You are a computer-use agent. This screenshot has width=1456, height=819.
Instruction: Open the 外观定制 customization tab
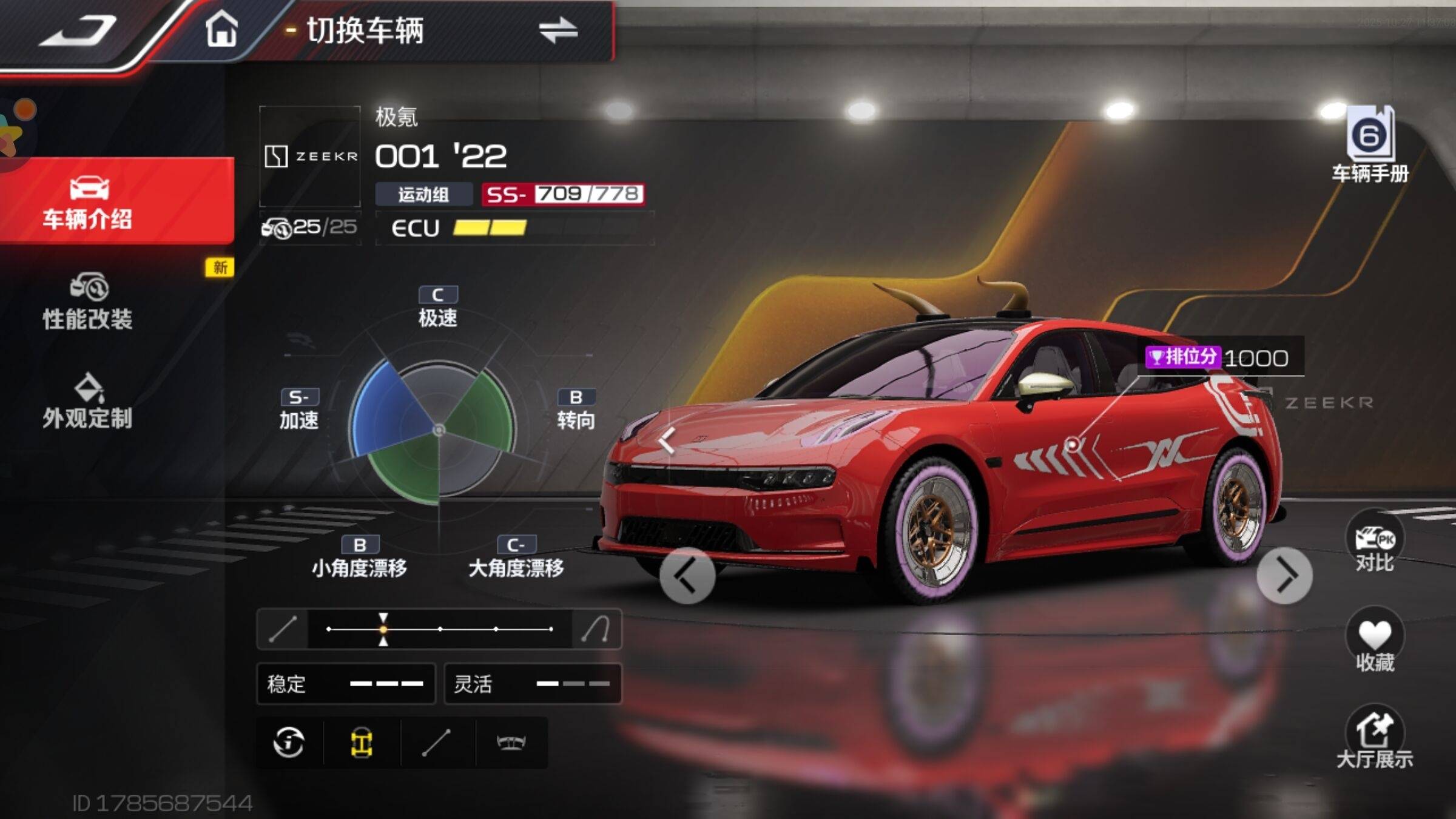88,402
